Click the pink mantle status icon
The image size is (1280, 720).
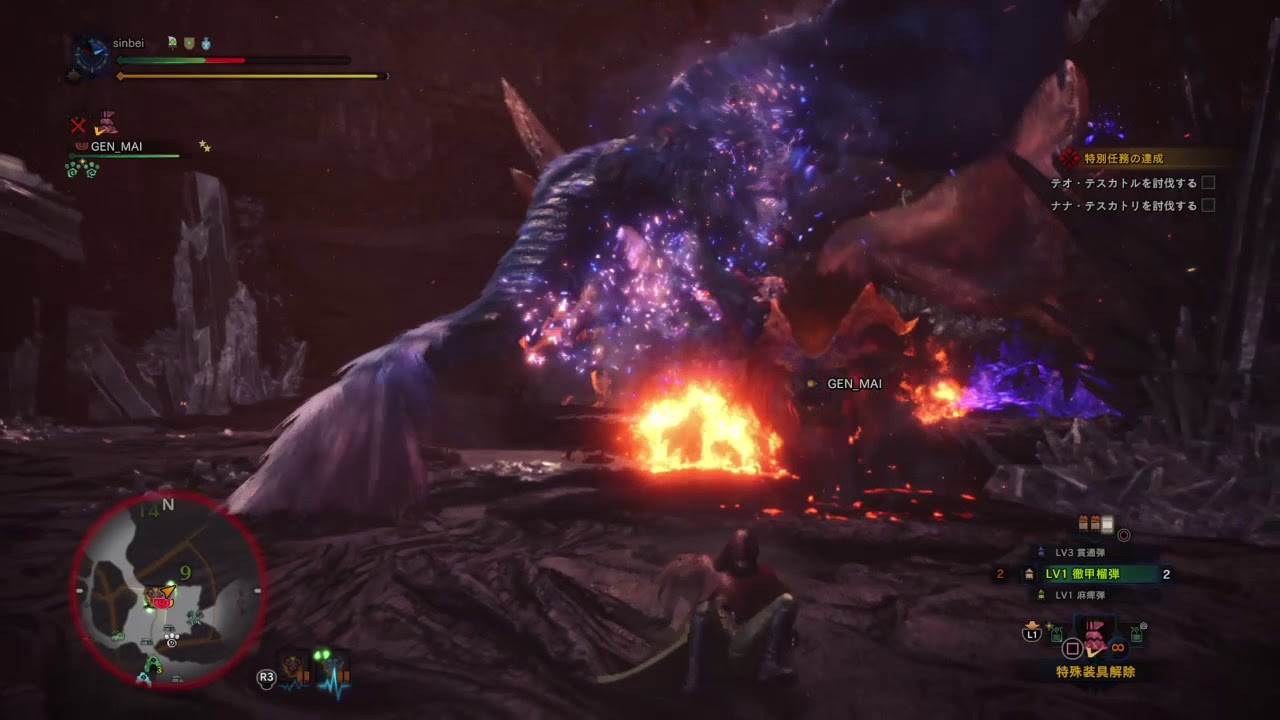click(105, 125)
